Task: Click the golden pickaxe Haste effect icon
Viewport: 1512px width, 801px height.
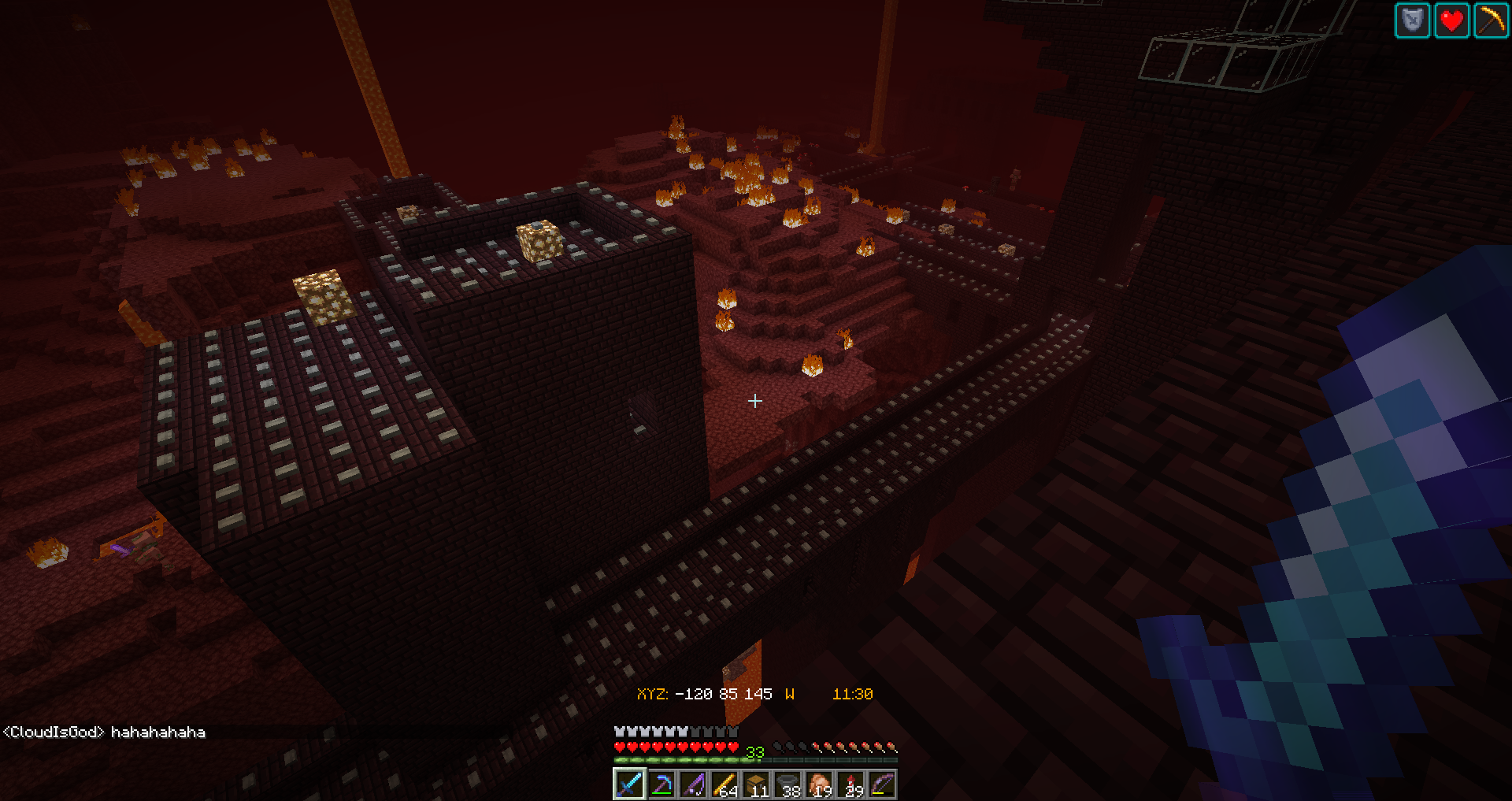Action: point(1491,20)
